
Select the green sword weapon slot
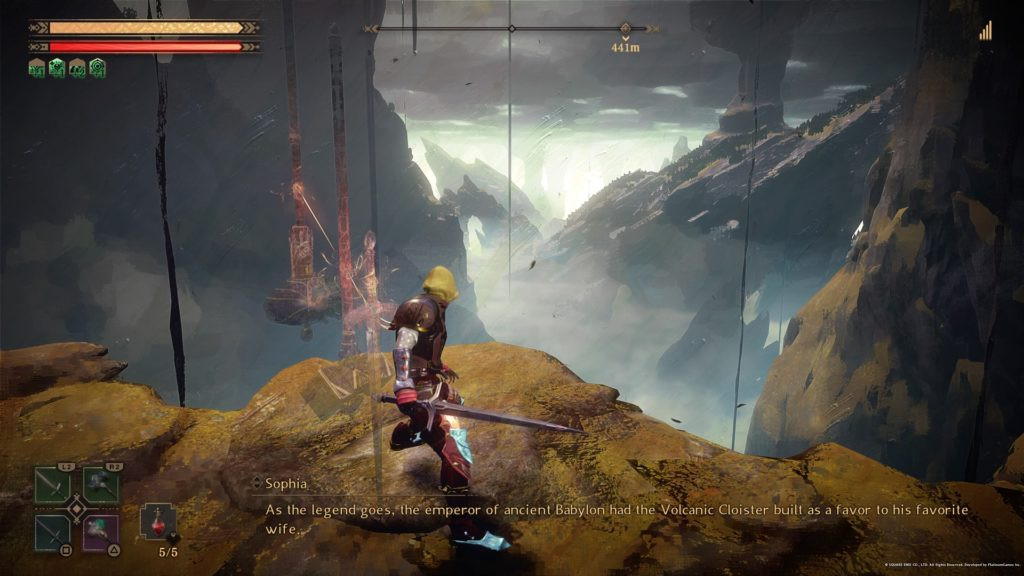point(52,486)
